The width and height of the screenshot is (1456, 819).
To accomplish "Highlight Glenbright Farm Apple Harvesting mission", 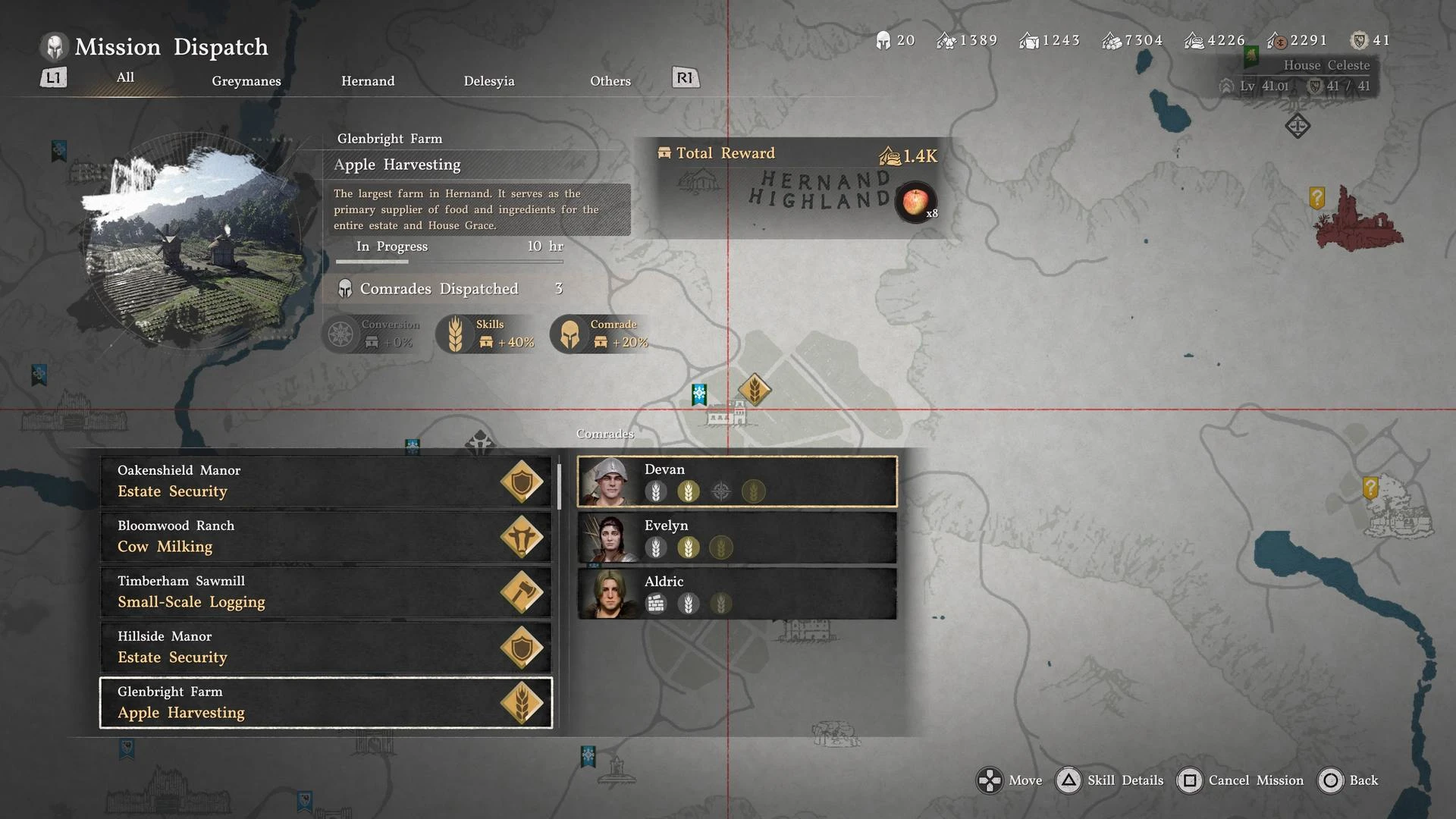I will 326,703.
